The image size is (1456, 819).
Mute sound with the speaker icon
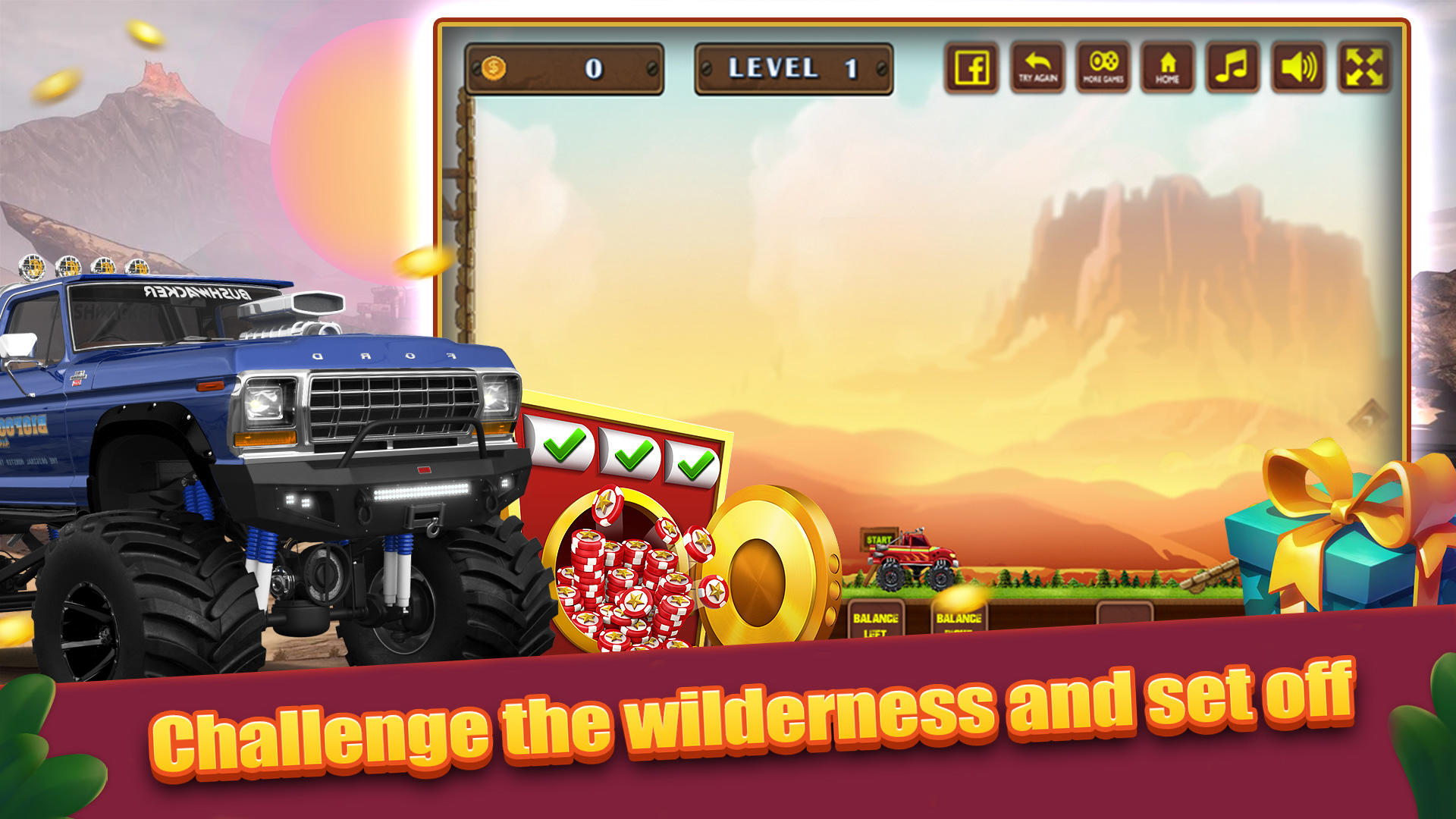coord(1299,68)
